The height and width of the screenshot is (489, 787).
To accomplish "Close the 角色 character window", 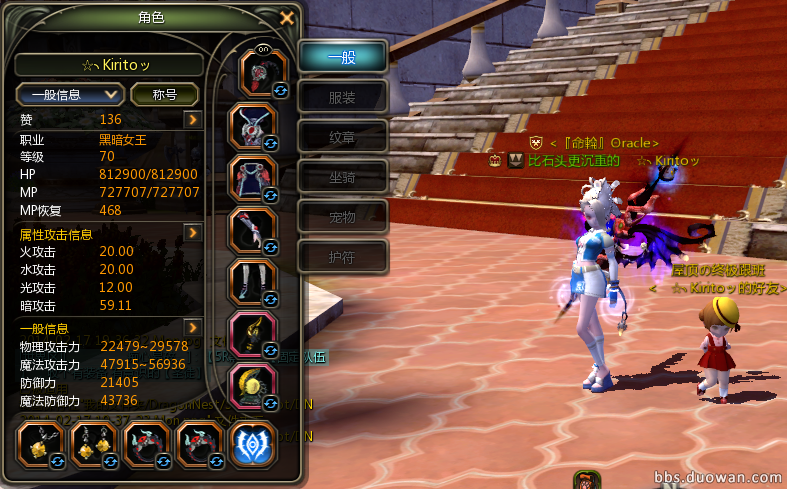I will point(287,17).
